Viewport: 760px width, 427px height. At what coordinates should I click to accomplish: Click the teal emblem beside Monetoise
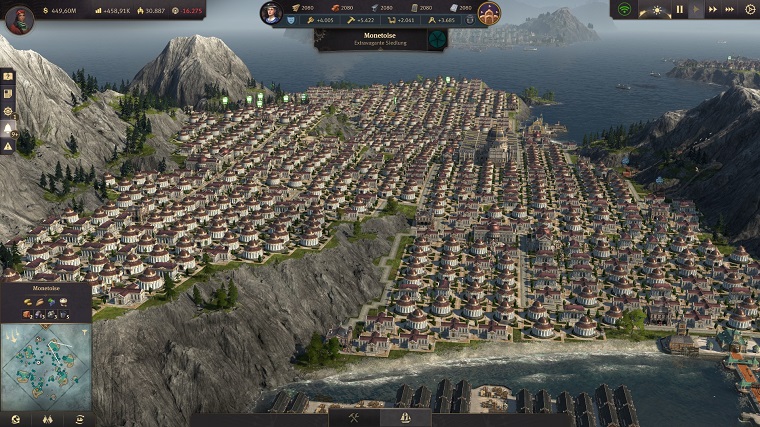tap(437, 39)
